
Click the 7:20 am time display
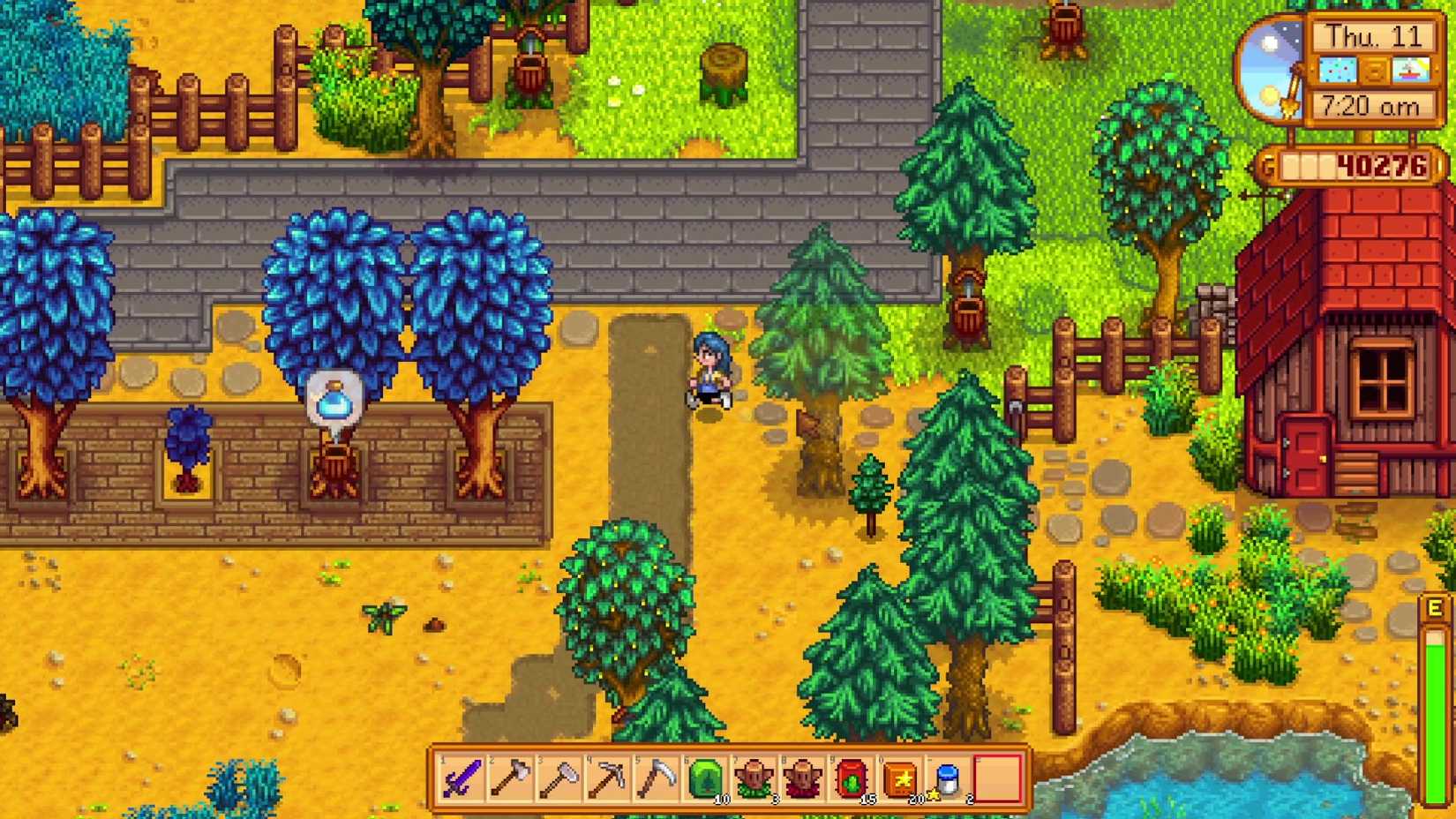click(x=1373, y=106)
